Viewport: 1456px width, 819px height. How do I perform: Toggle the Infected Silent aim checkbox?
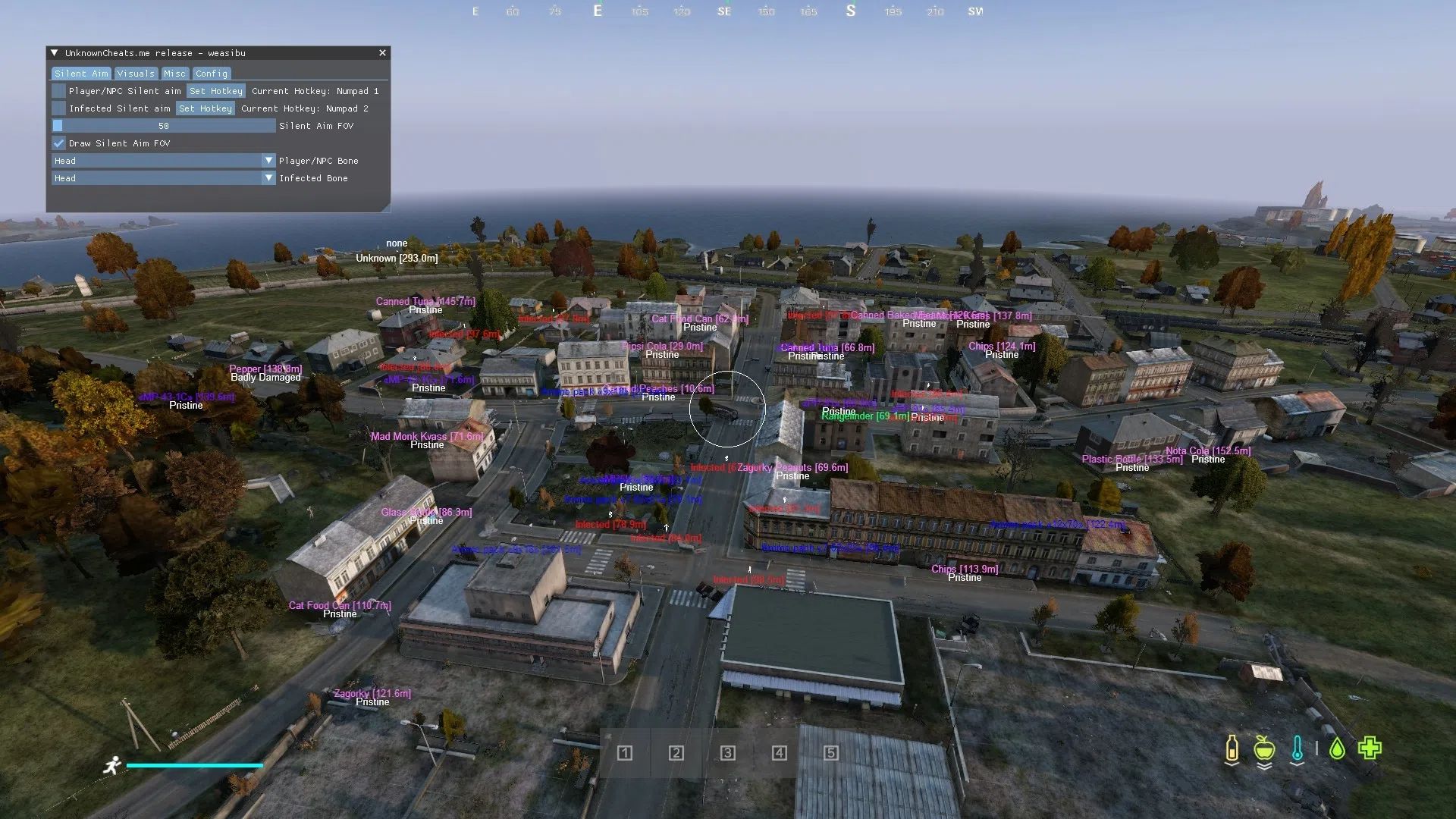click(58, 108)
